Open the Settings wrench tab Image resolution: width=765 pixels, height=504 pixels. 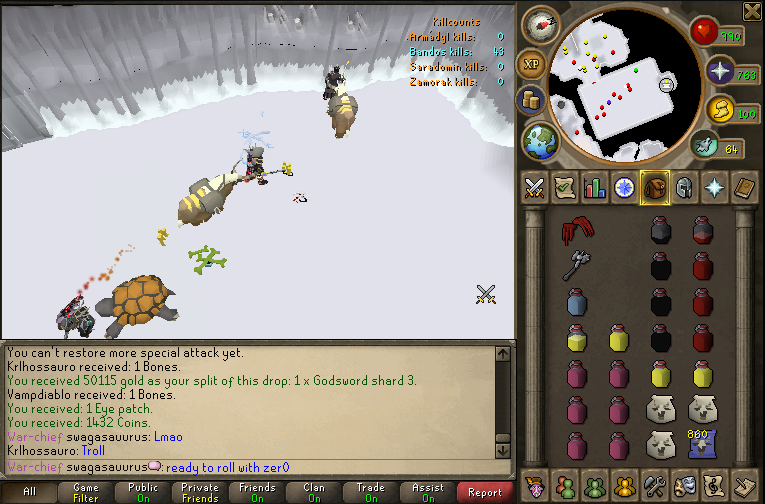[655, 483]
